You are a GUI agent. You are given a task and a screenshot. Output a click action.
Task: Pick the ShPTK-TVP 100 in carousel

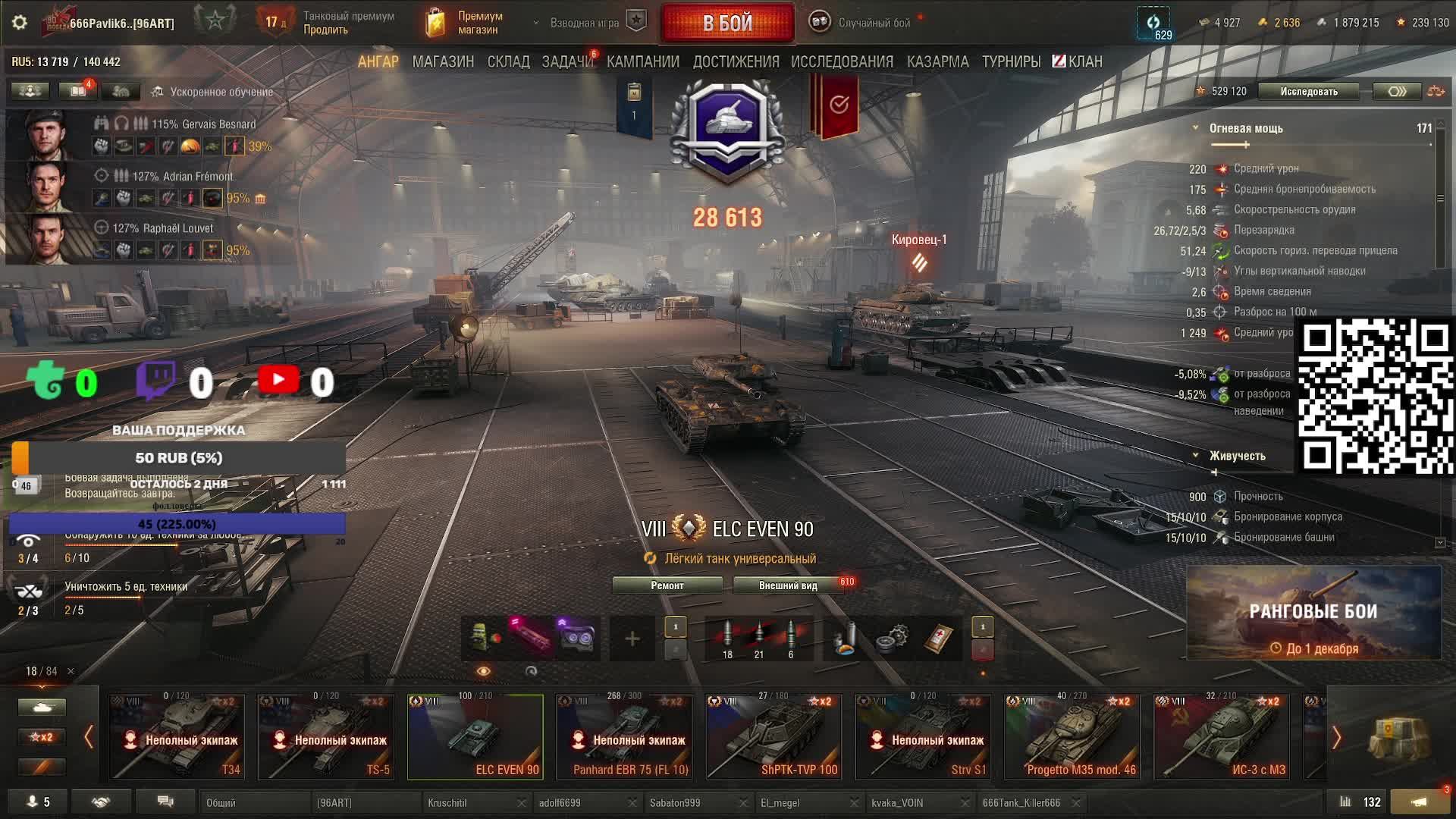pyautogui.click(x=773, y=736)
